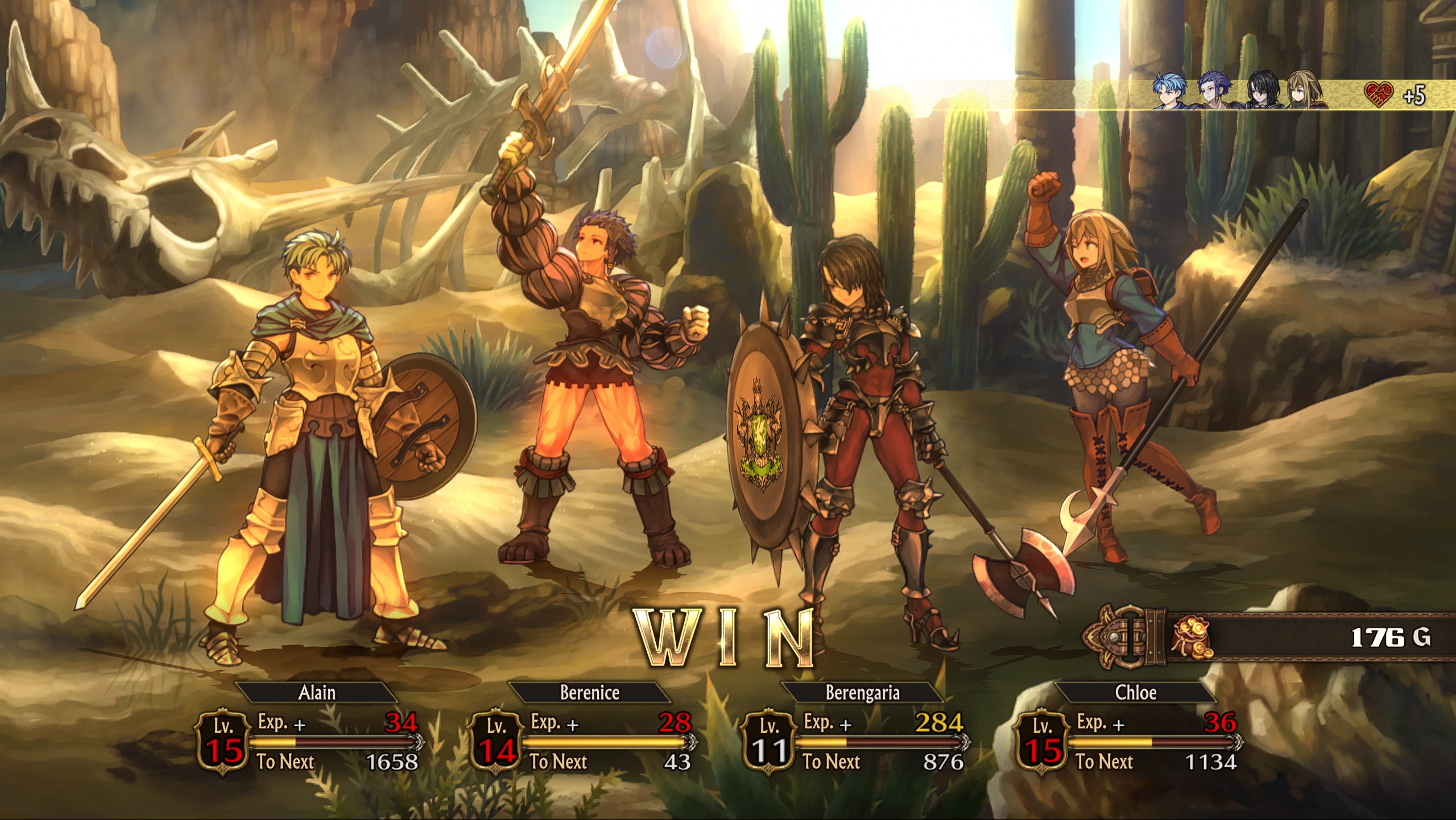Choose the black-haired character portrait
This screenshot has width=1456, height=820.
(x=1262, y=92)
